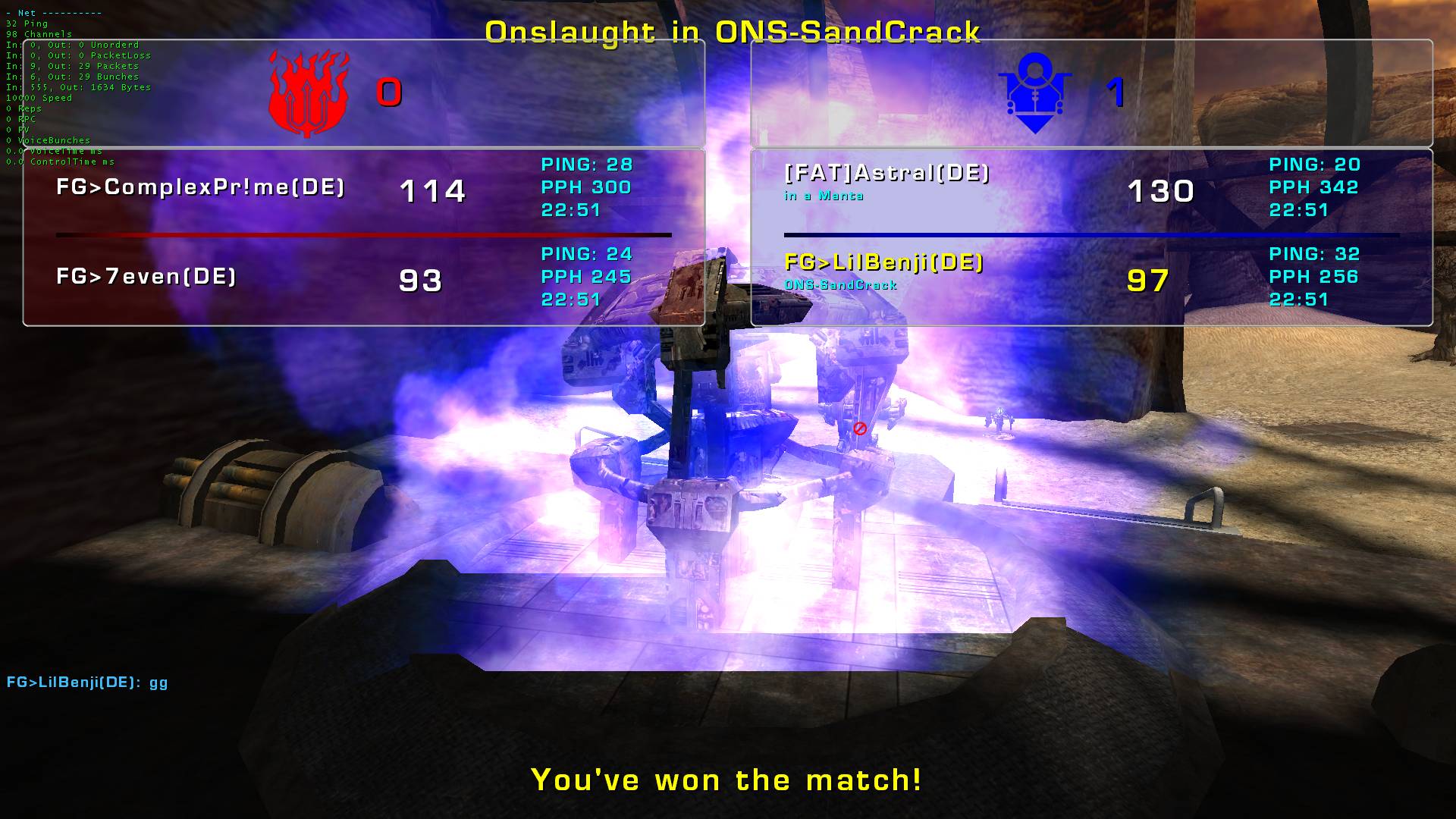Select the FG>7even(DE) scoreboard row
This screenshot has width=1456, height=819.
click(146, 277)
